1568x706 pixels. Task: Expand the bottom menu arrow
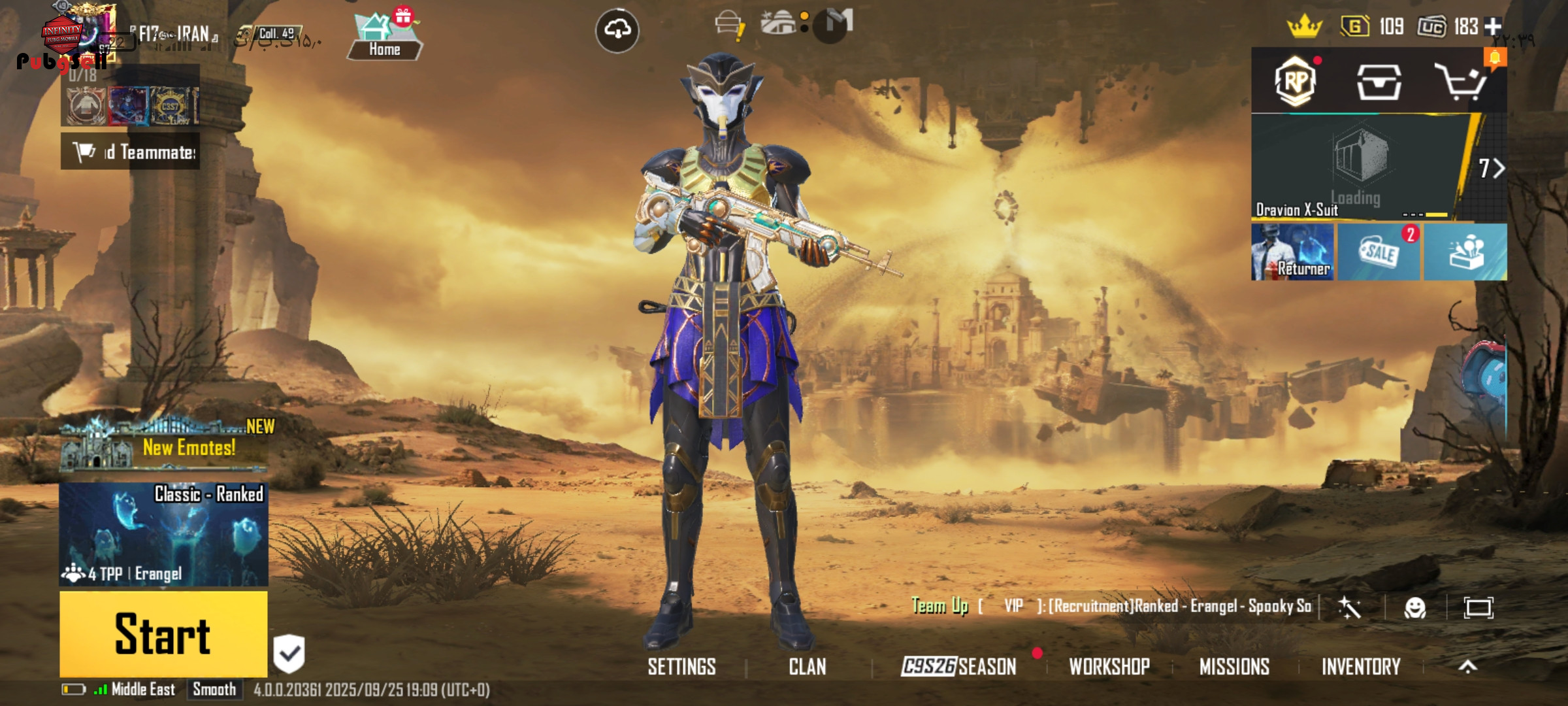pyautogui.click(x=1468, y=667)
